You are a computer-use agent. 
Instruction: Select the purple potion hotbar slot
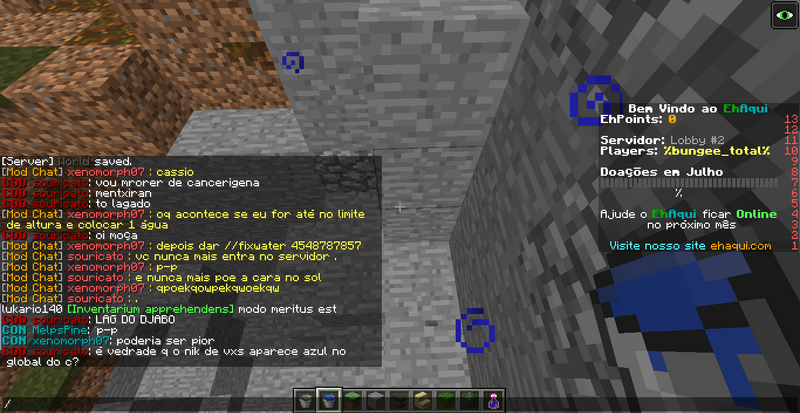point(493,401)
